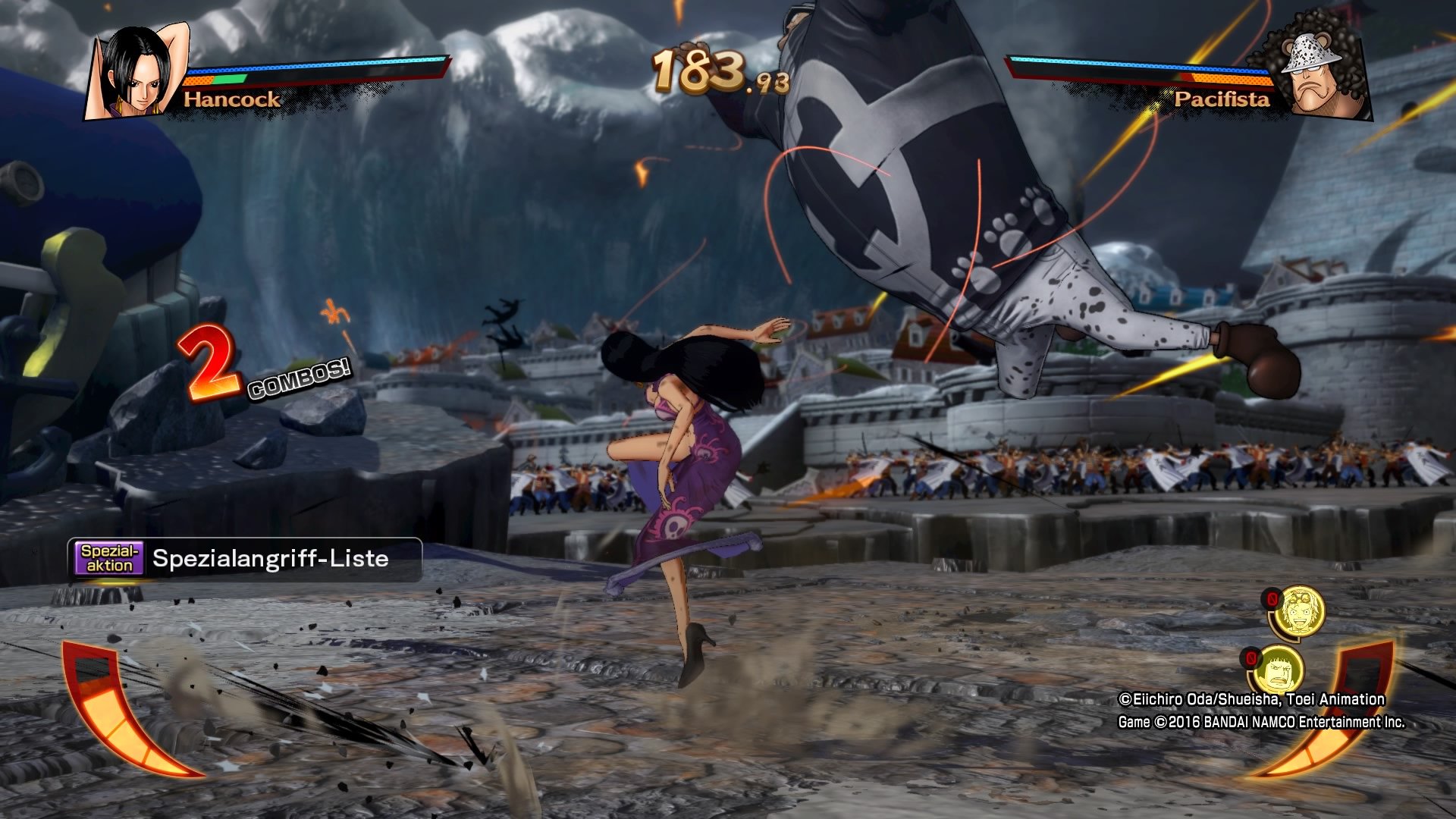Toggle the lower support character availability marker

1250,659
